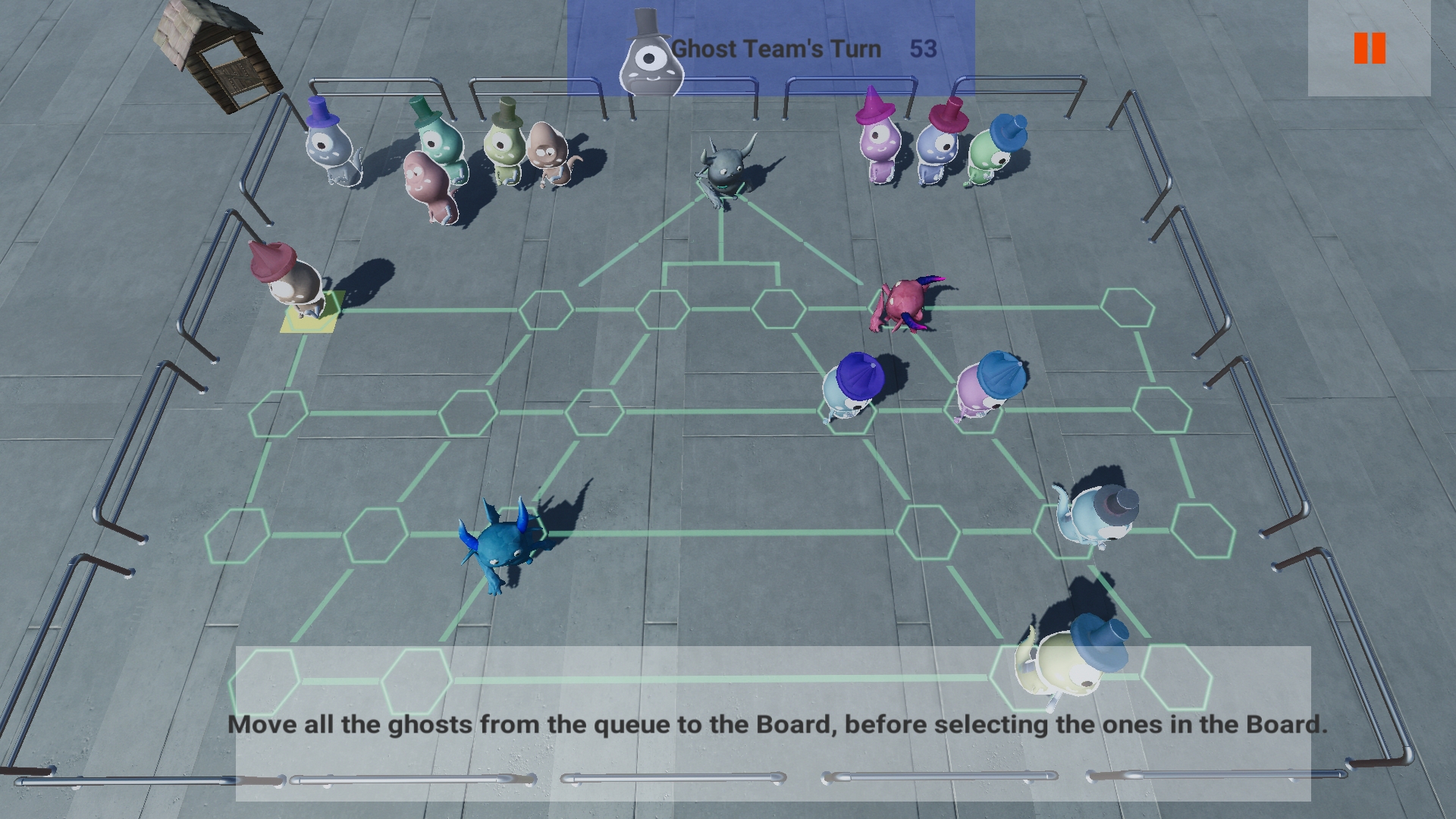Select the cream ghost with the dark blue hat at bottom
Image resolution: width=1456 pixels, height=819 pixels.
click(x=1069, y=660)
